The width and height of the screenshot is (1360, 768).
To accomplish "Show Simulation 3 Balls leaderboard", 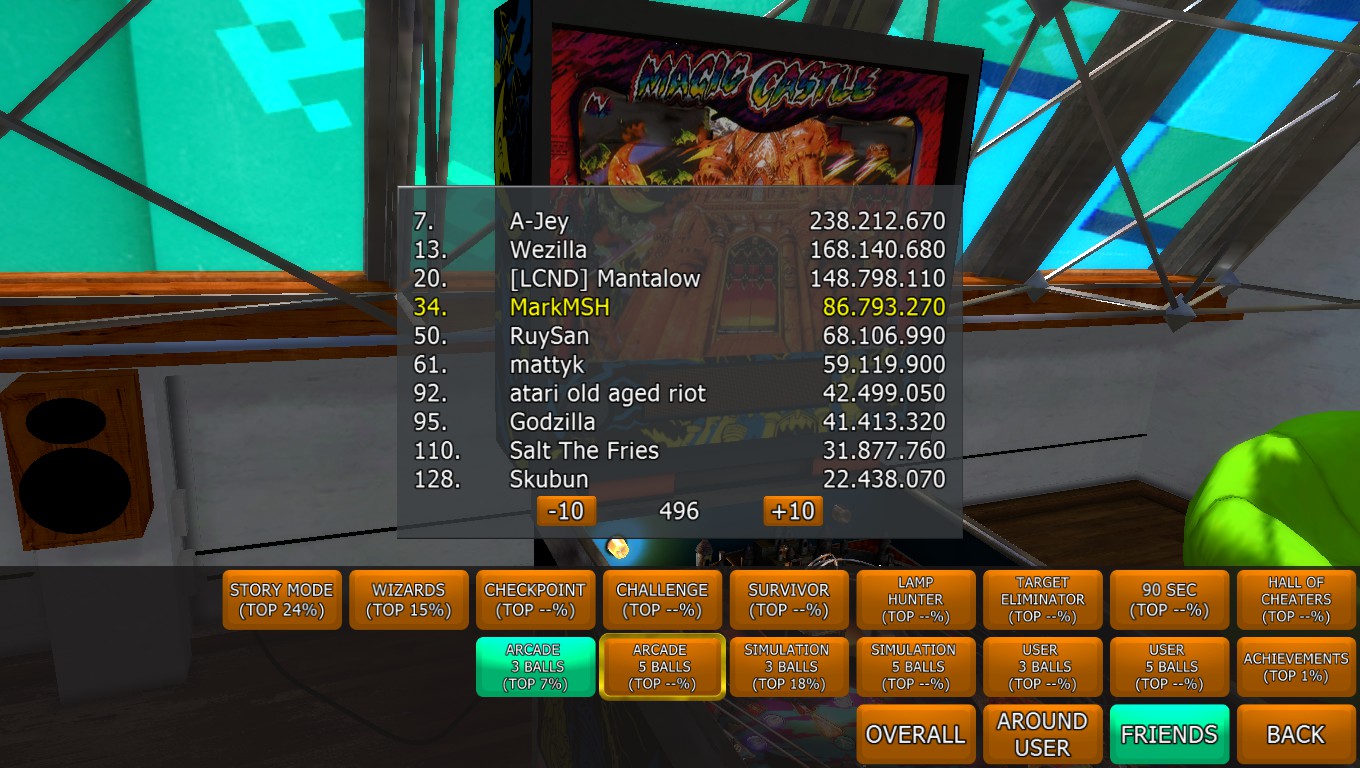I will (789, 667).
